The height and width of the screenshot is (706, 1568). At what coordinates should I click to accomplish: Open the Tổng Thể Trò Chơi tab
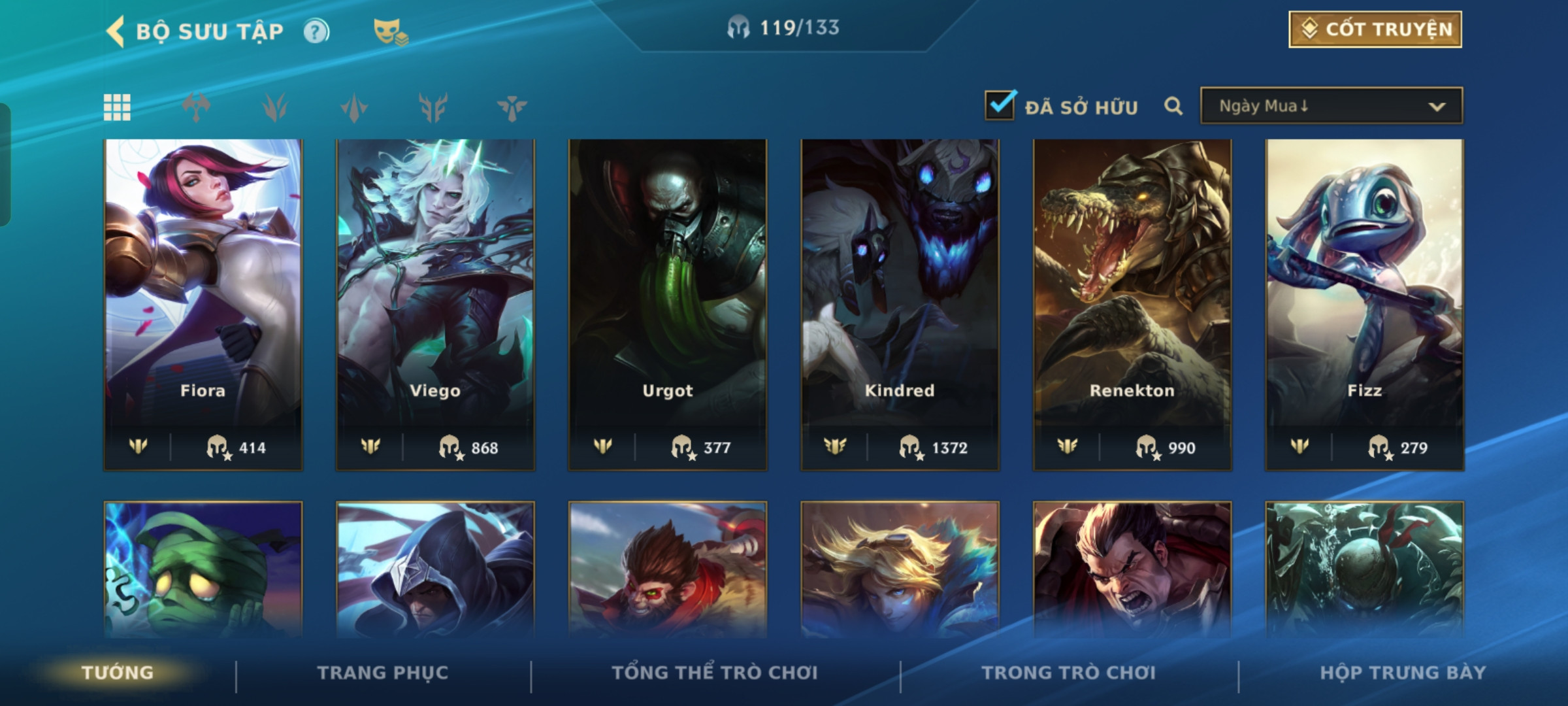point(715,673)
